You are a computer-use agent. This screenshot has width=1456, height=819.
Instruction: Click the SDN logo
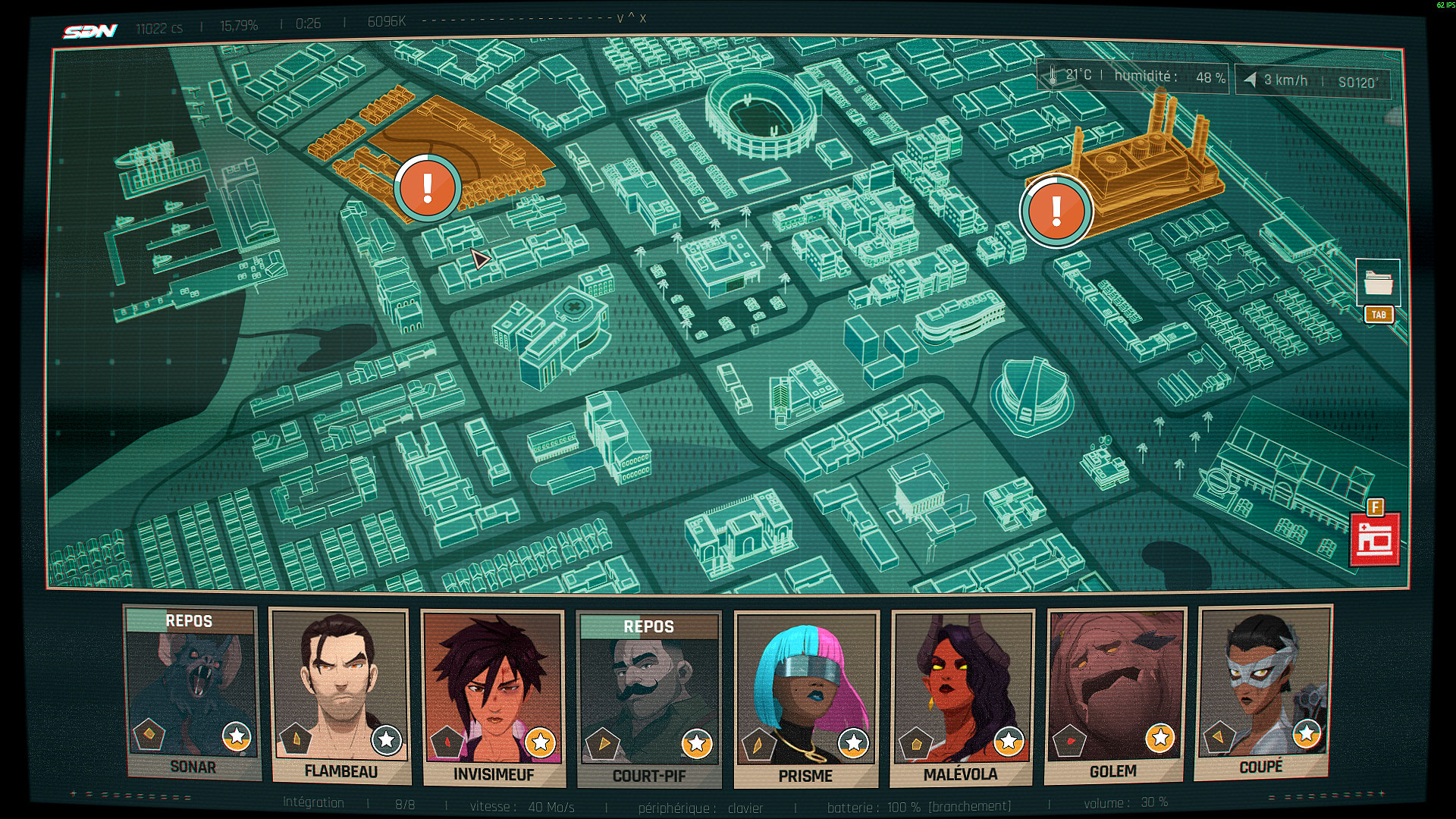(90, 31)
